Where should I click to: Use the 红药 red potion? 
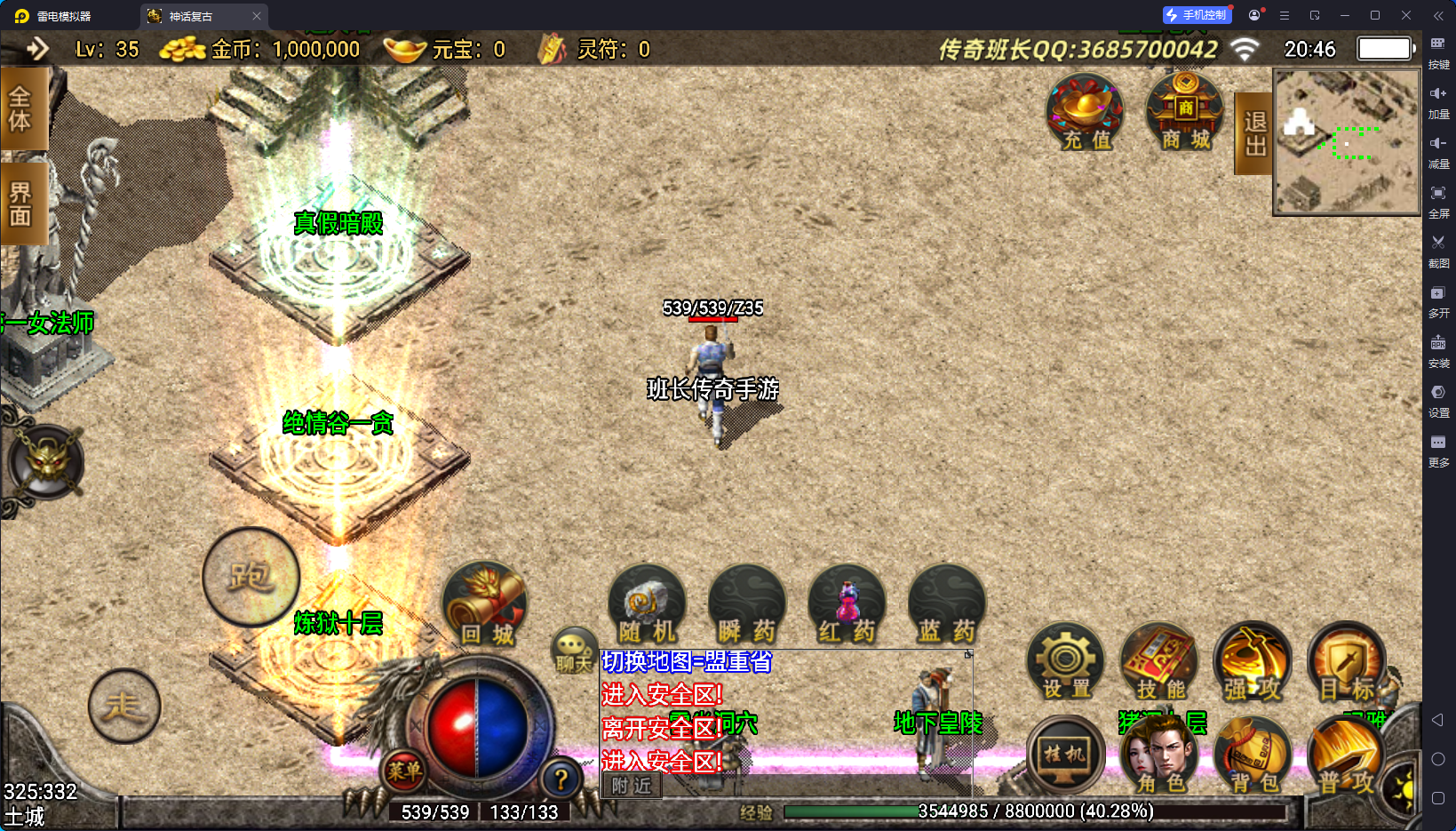tap(847, 606)
